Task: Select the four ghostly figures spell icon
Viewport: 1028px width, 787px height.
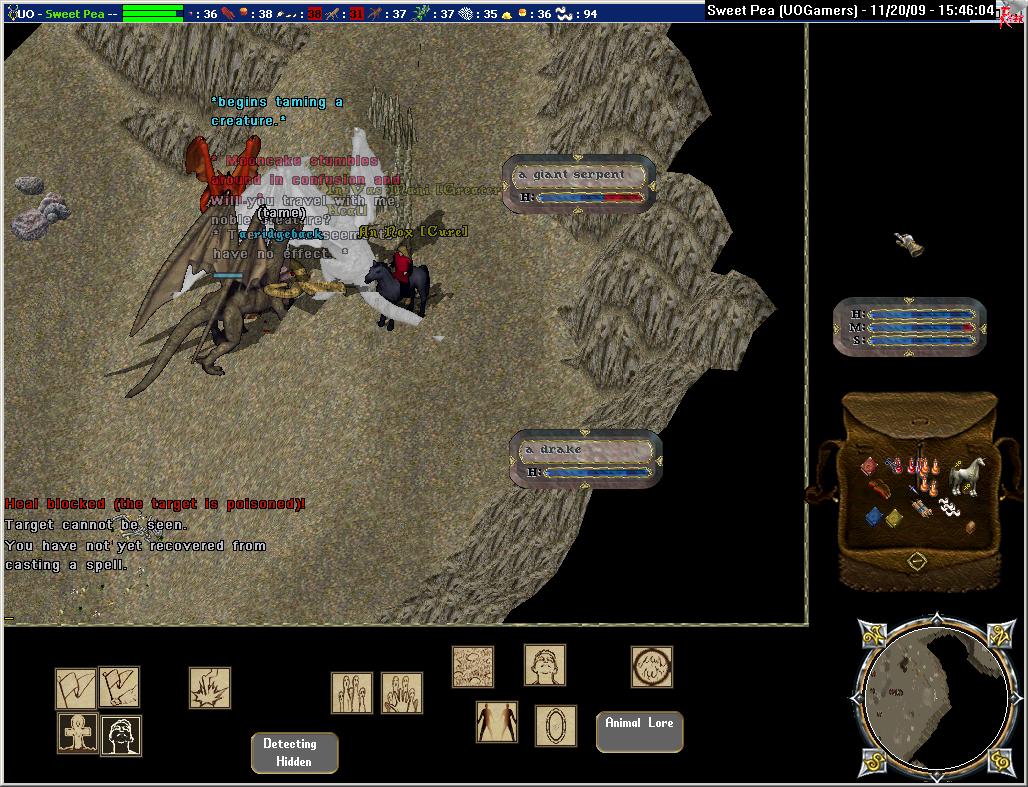Action: [x=352, y=692]
